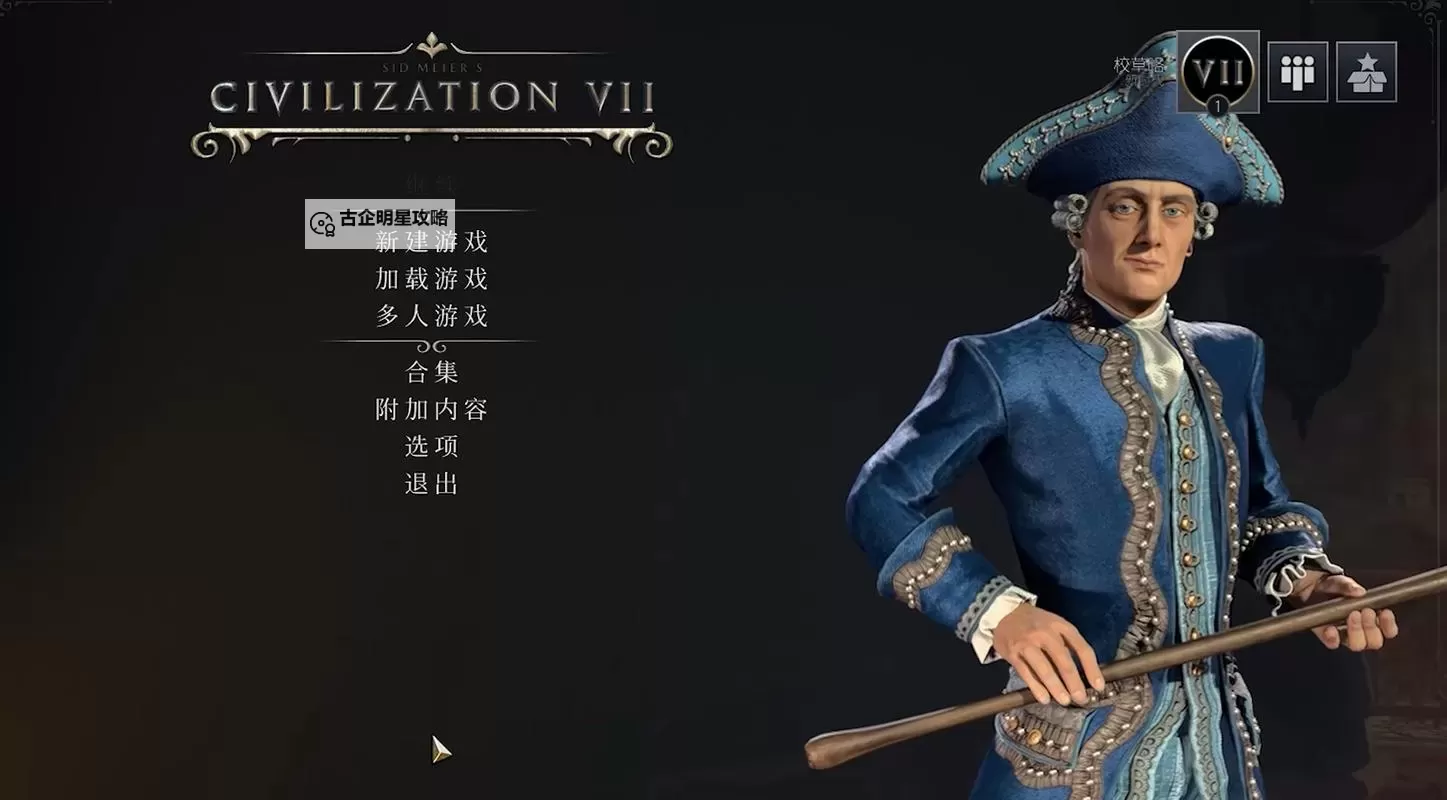The image size is (1447, 800).
Task: Click 退出 to exit the game
Action: coord(432,484)
